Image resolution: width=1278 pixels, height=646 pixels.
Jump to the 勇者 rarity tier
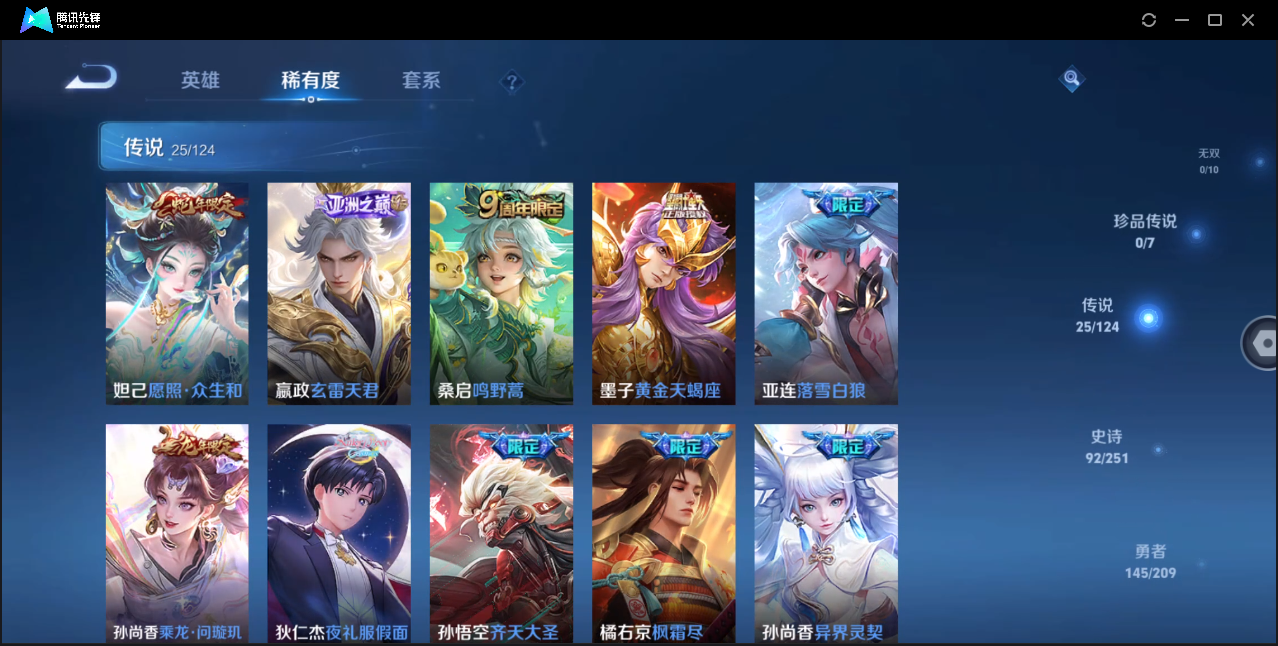click(1150, 561)
